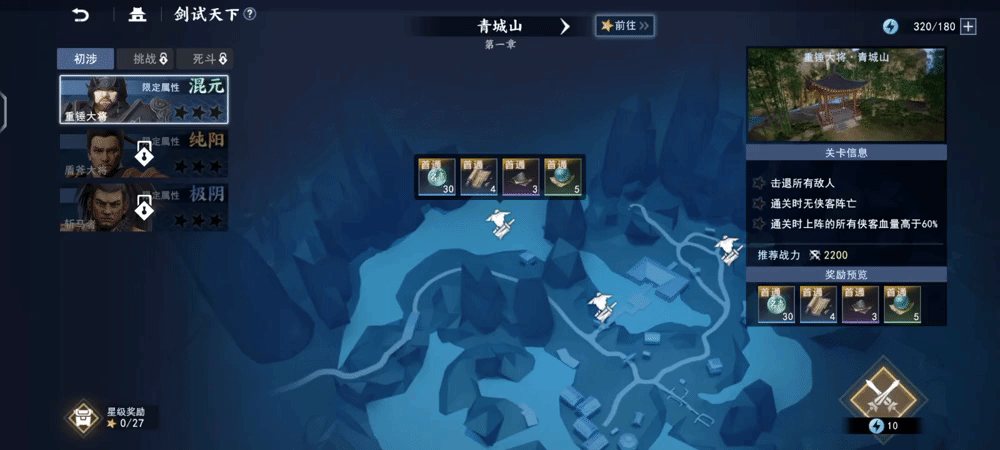This screenshot has width=1000, height=450.
Task: Click the 前往 button
Action: coord(625,26)
